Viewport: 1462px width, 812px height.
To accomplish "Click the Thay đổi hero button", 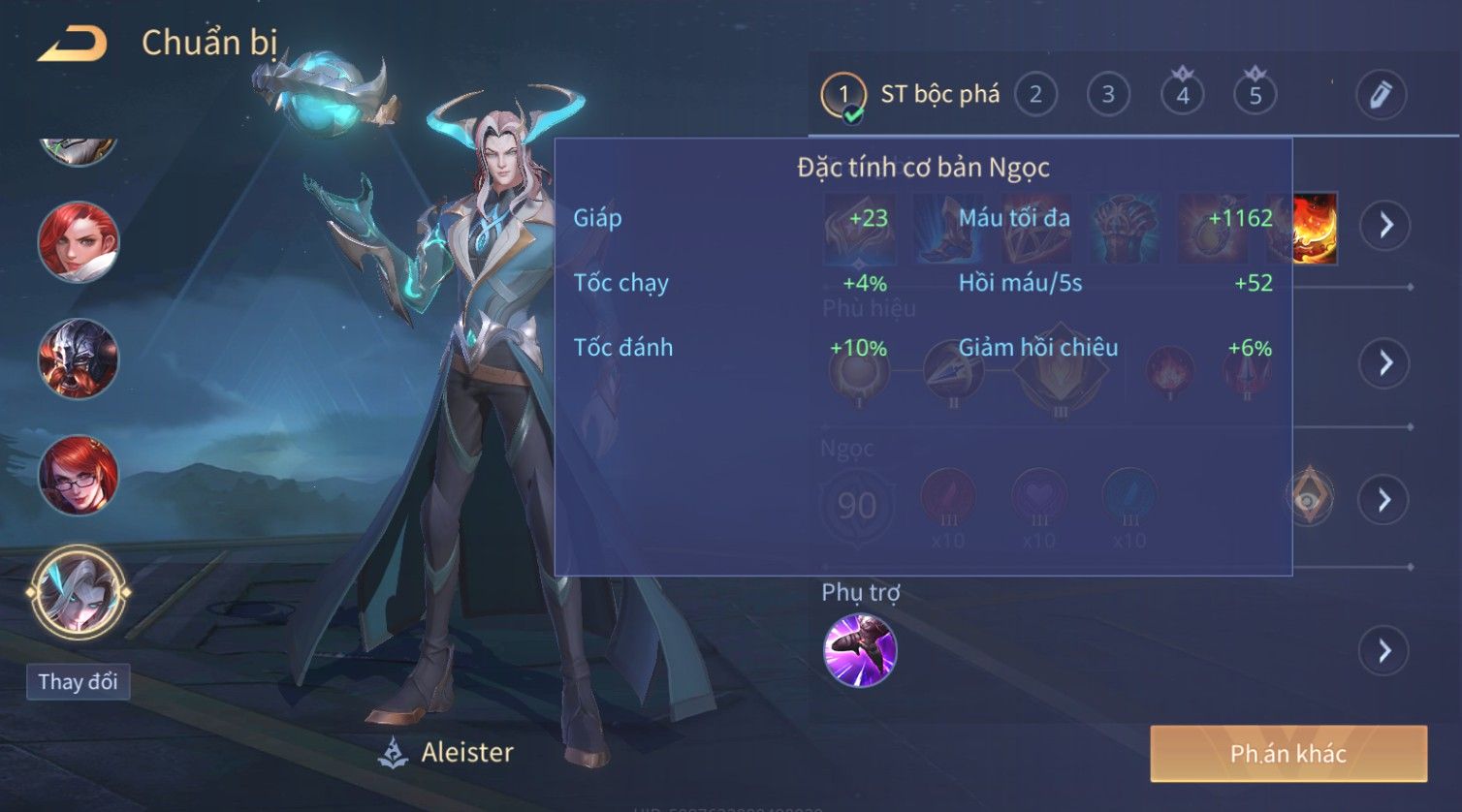I will pos(78,682).
